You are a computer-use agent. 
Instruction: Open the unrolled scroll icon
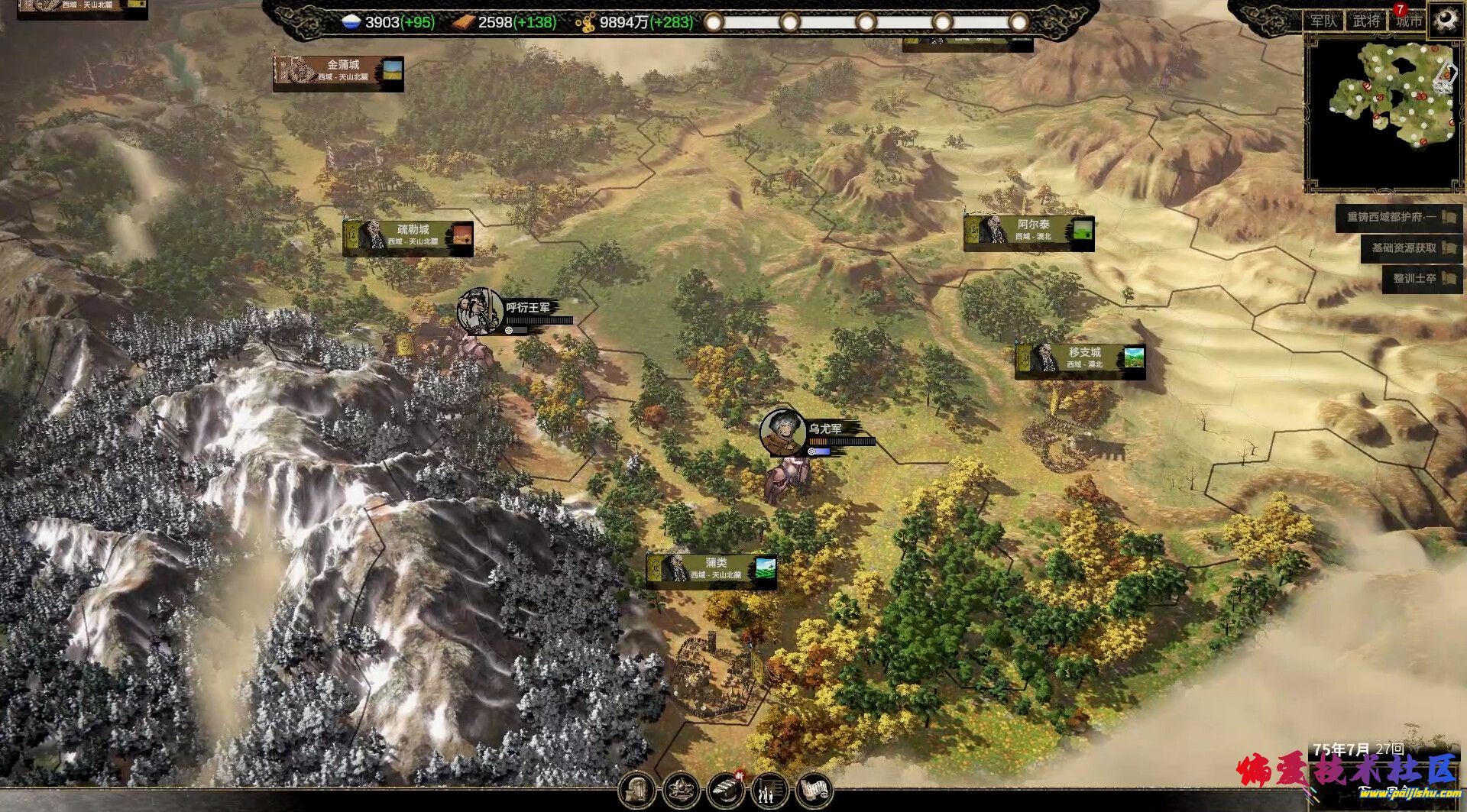814,790
